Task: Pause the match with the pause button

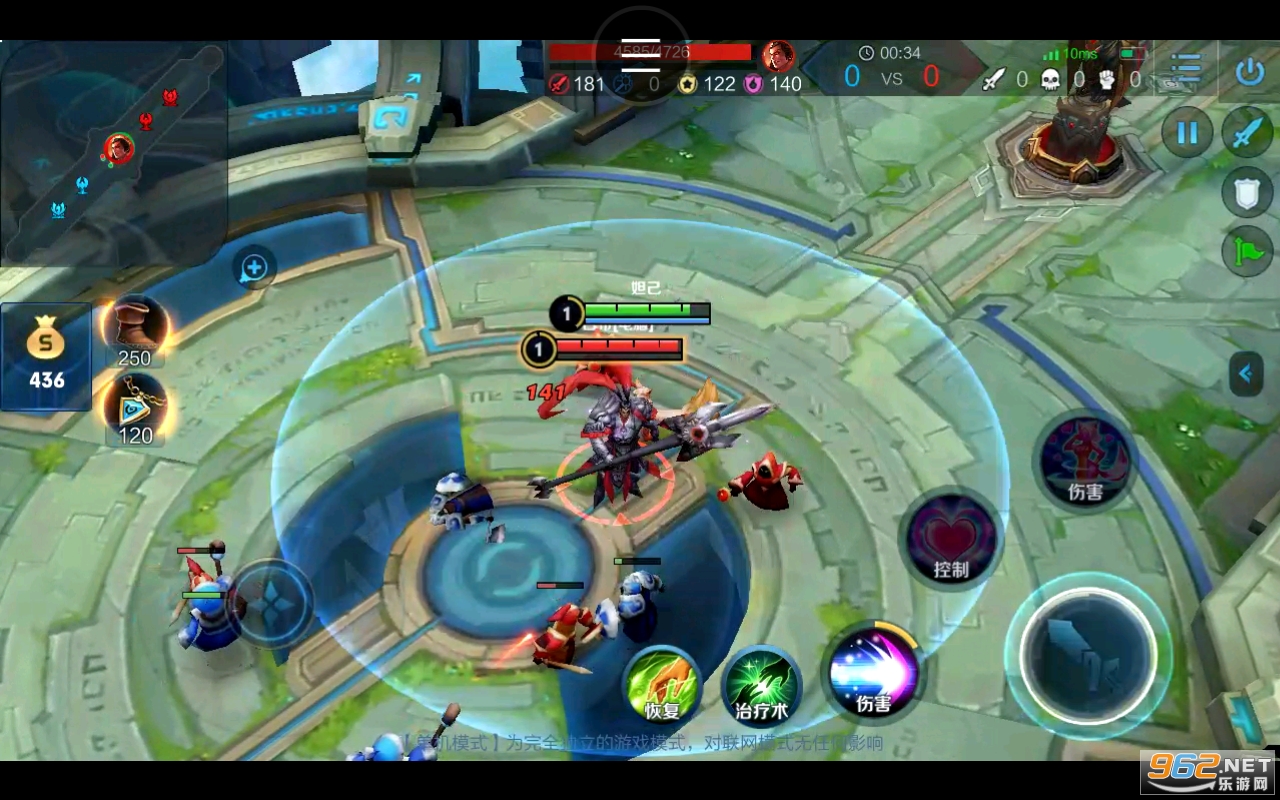Action: point(1187,133)
